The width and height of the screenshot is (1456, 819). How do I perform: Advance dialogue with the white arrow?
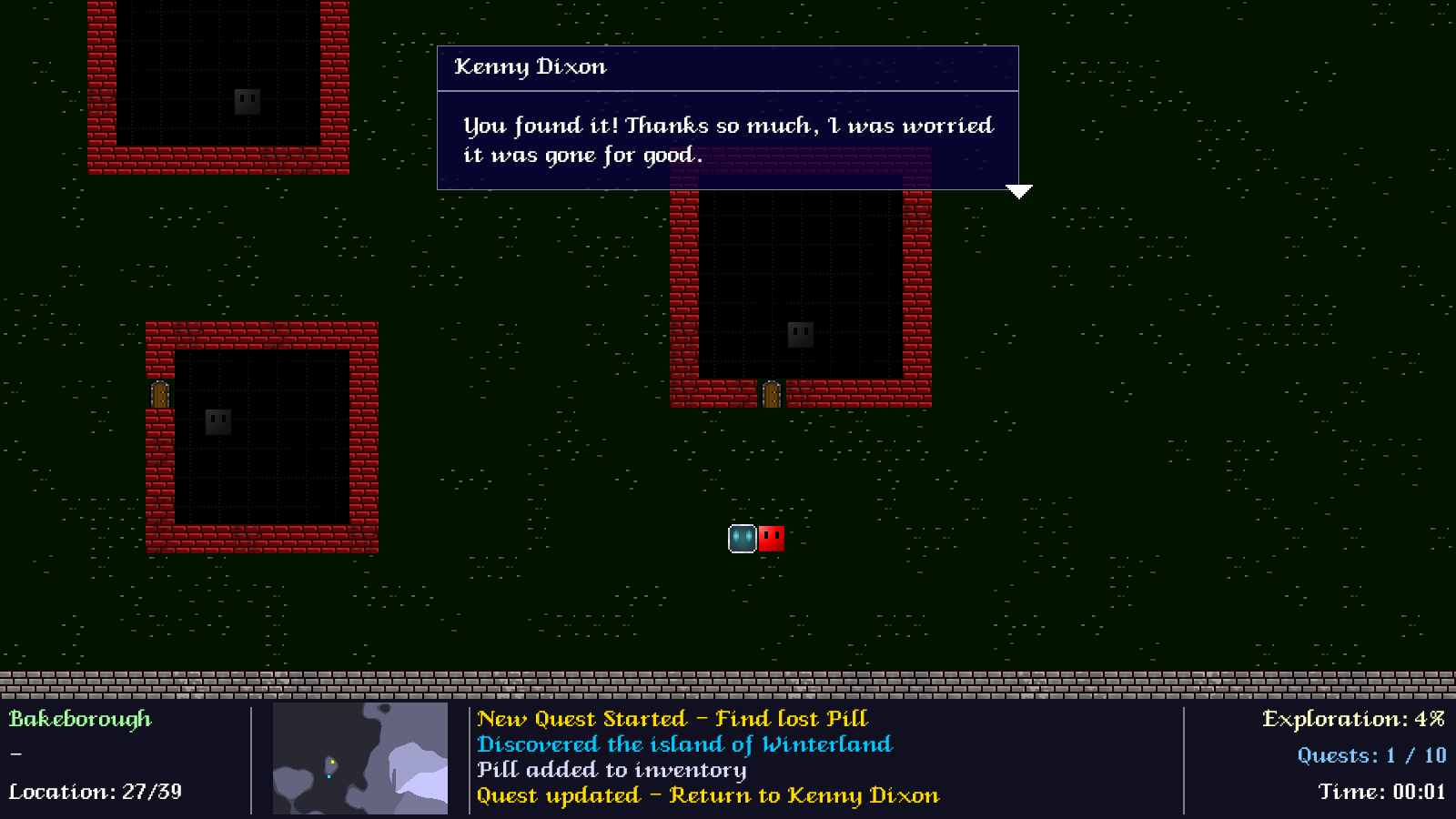tap(1018, 191)
